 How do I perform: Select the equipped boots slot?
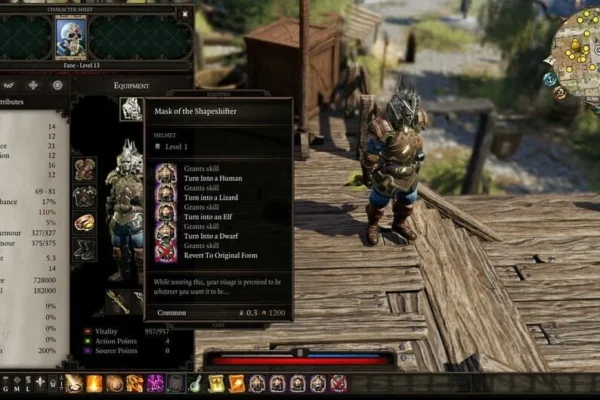[85, 249]
